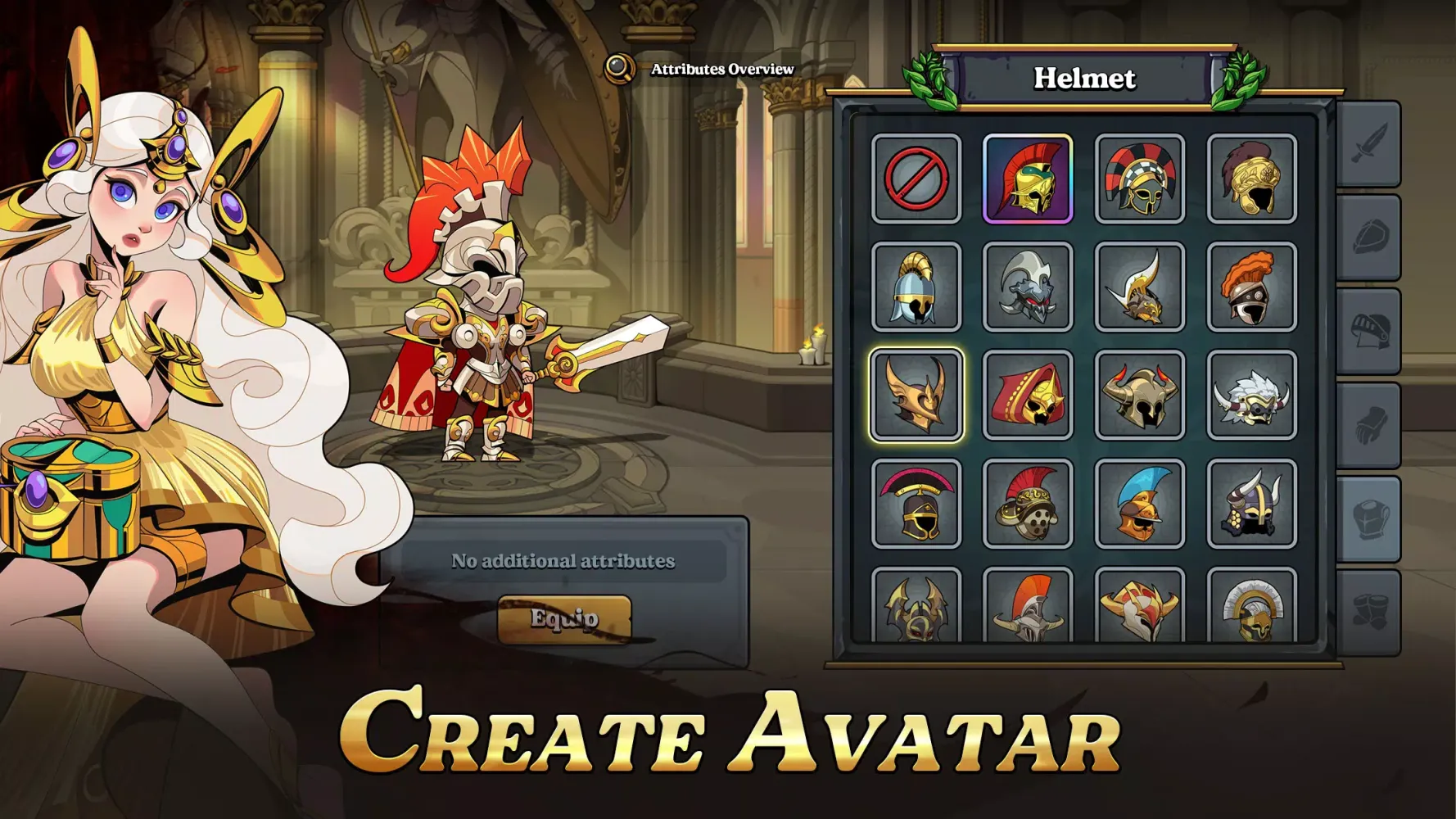
Task: Choose the green-gold helmet with red crest
Action: (1027, 179)
